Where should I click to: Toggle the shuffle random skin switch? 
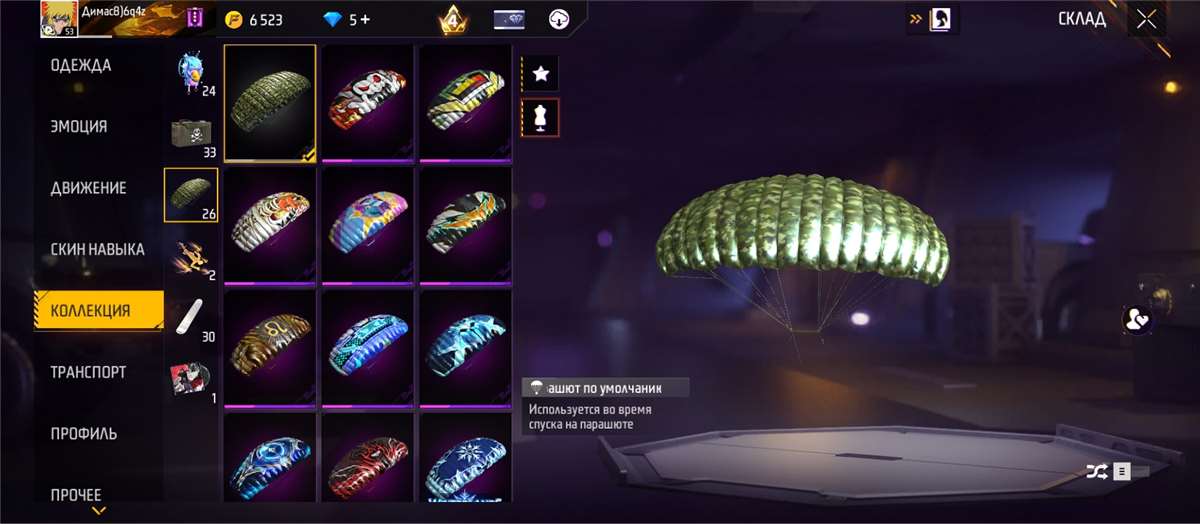coord(1118,470)
